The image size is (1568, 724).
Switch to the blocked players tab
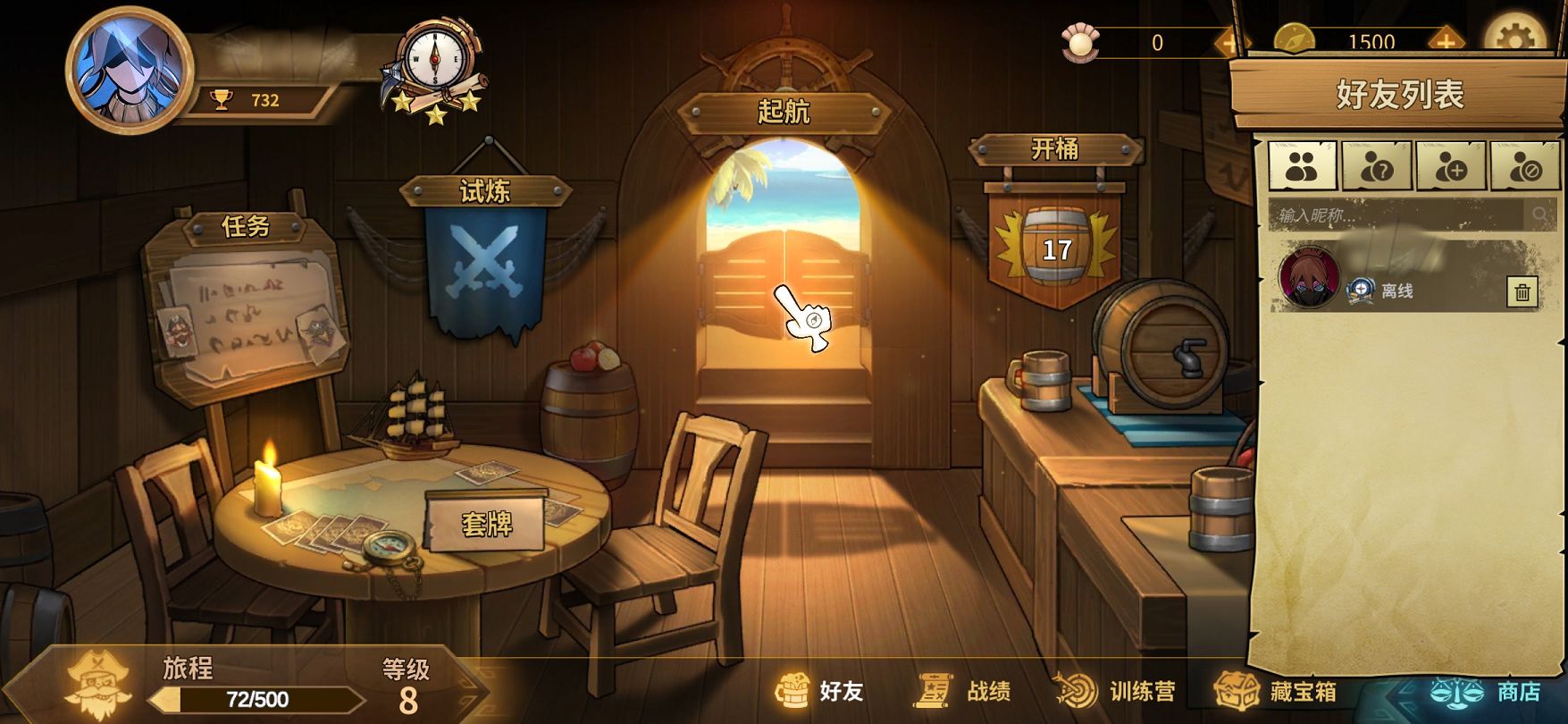(x=1525, y=166)
